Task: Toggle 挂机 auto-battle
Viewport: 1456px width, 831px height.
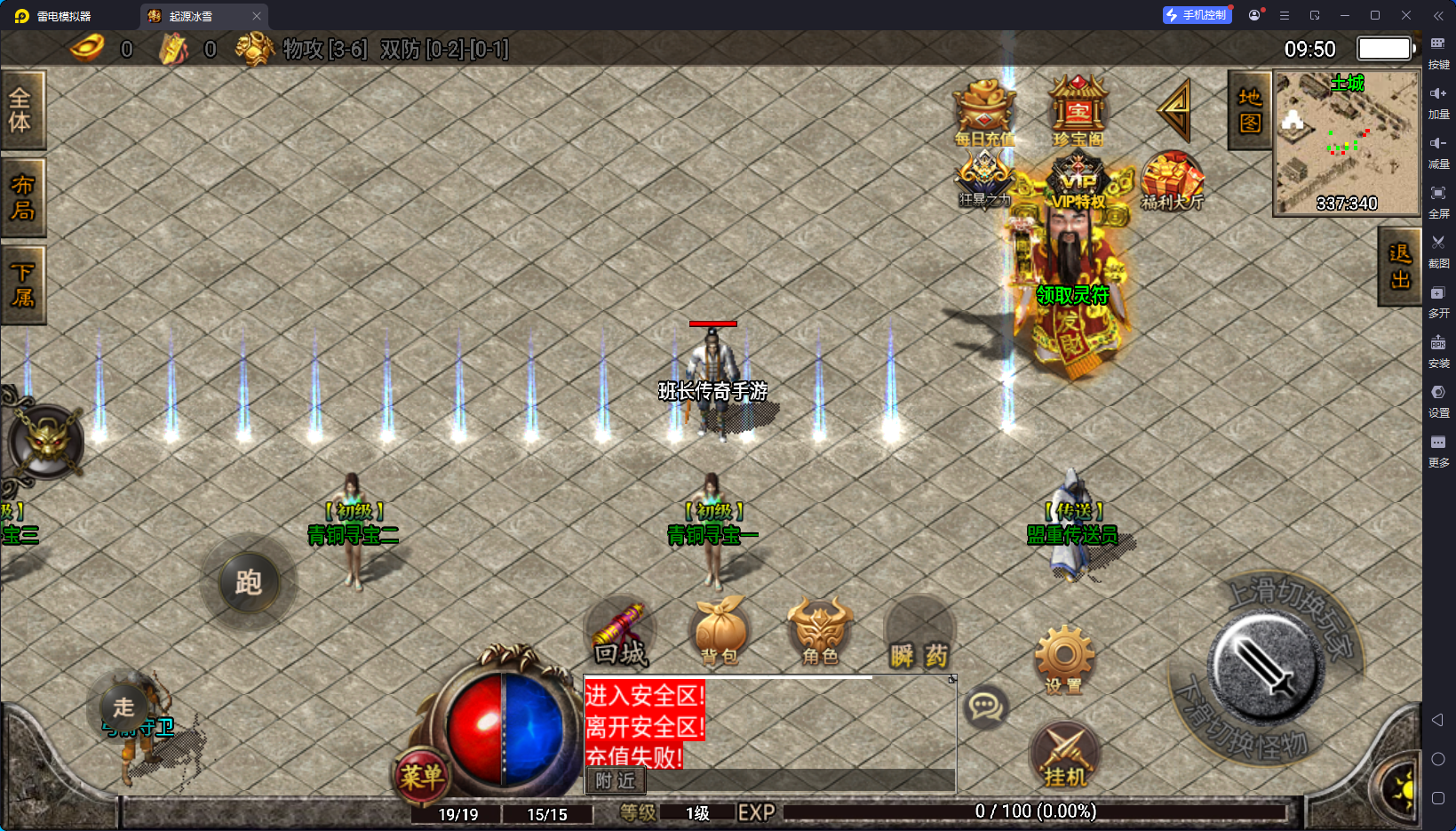Action: 1065,756
